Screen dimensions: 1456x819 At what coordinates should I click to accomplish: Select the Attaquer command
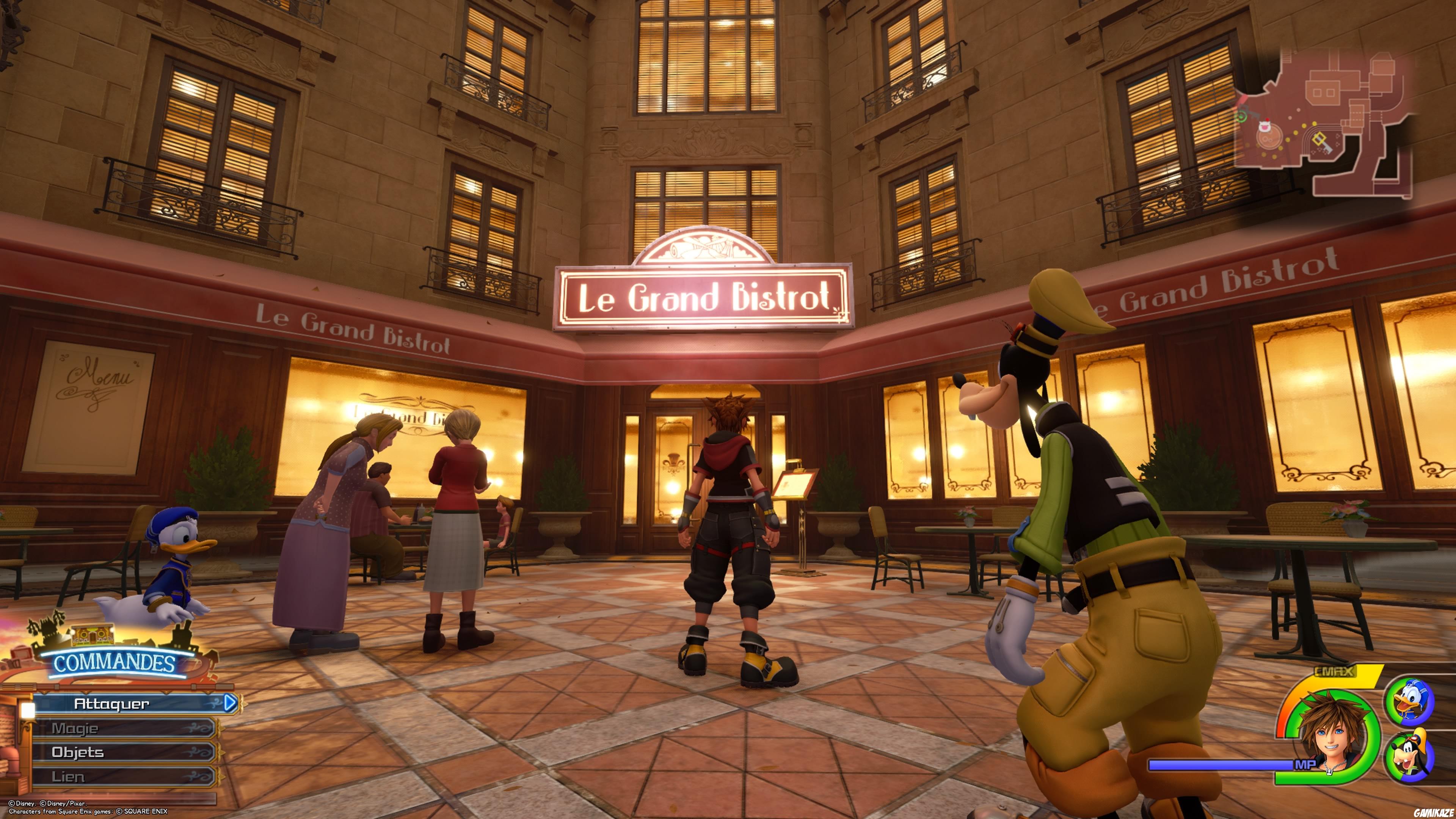click(x=113, y=704)
